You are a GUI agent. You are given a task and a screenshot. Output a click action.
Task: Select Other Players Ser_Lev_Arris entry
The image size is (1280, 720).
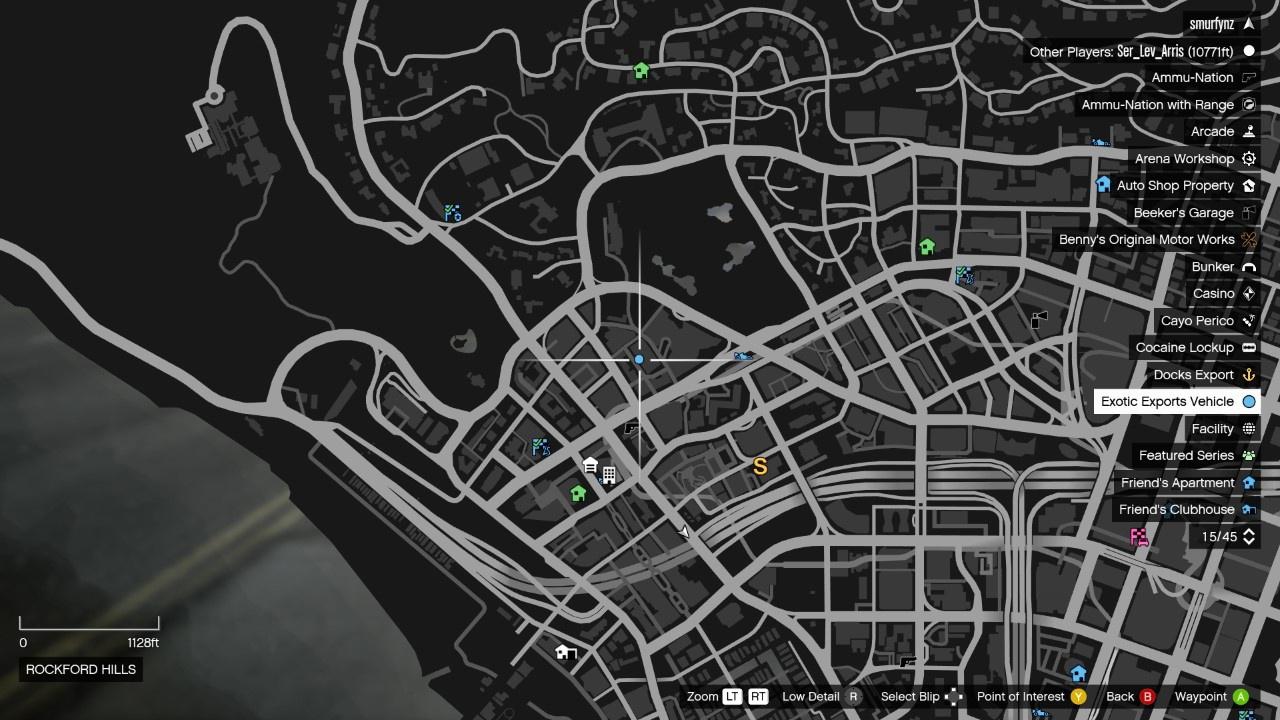[1141, 51]
